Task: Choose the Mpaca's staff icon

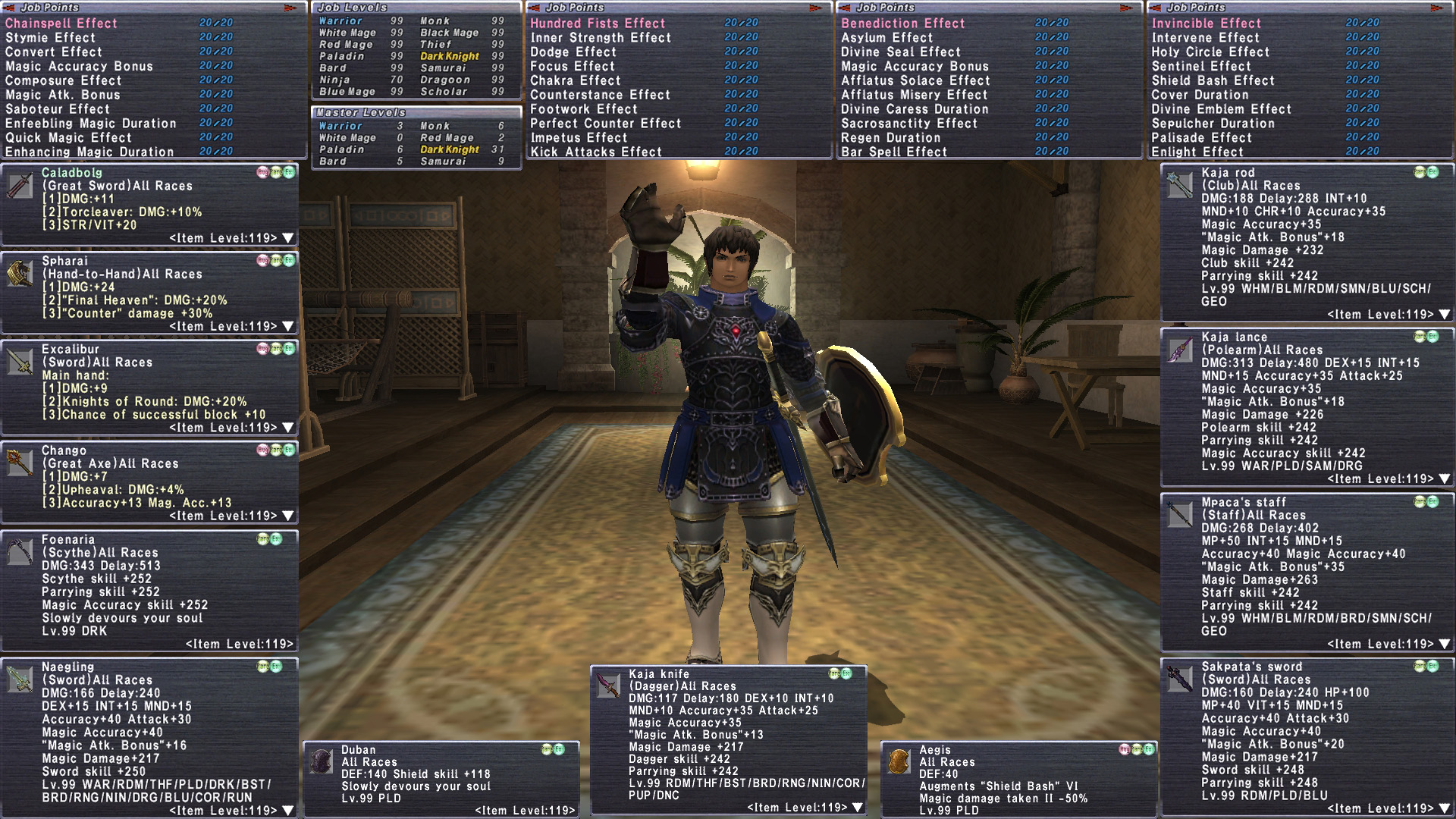Action: (1180, 514)
